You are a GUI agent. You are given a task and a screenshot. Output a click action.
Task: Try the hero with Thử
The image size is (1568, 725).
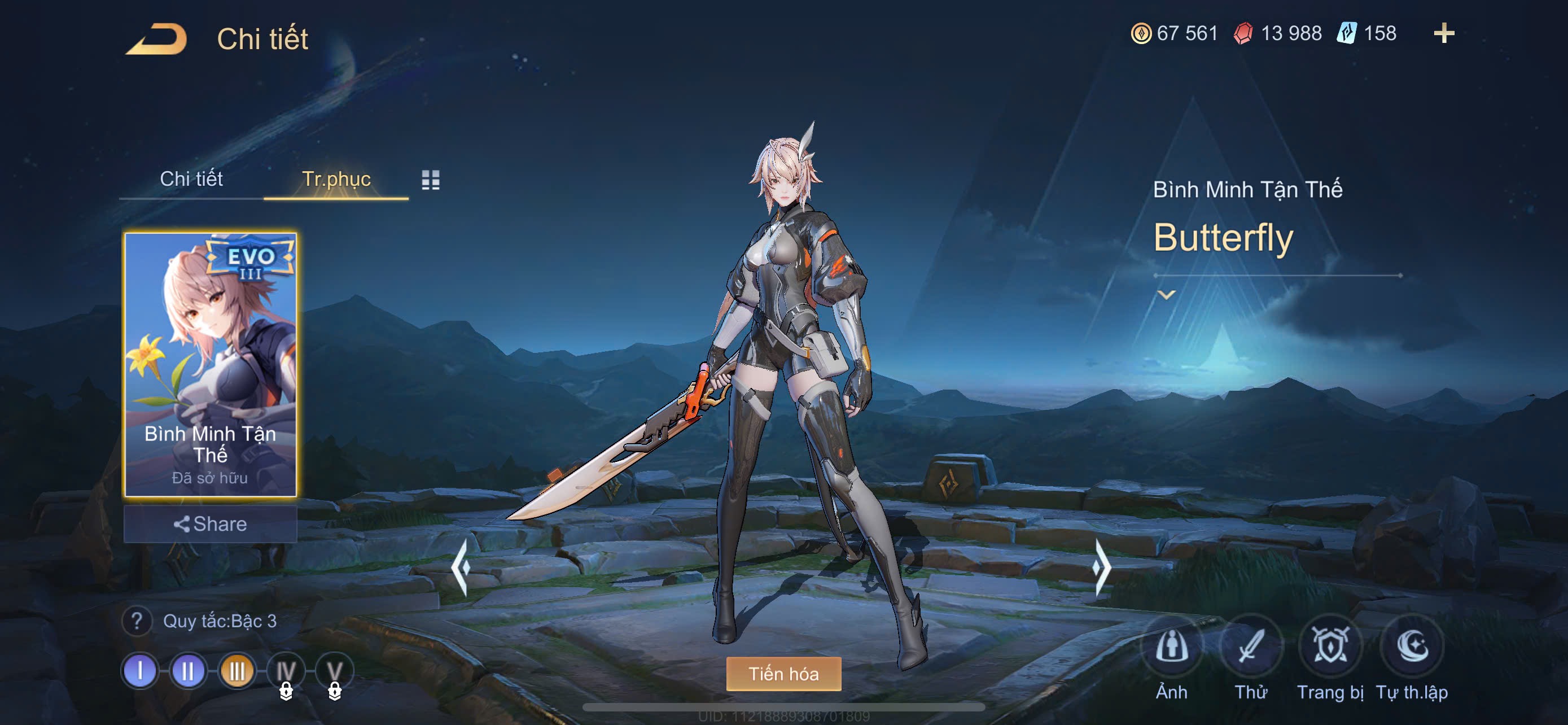pyautogui.click(x=1250, y=647)
